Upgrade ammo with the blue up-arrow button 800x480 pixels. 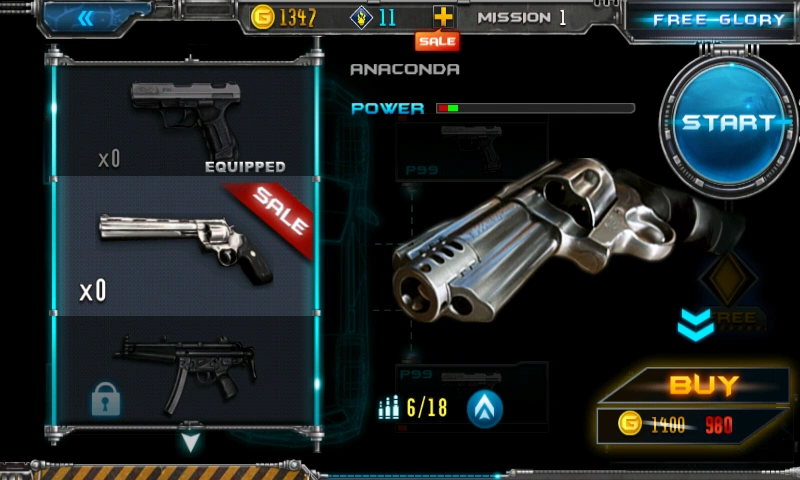[485, 408]
